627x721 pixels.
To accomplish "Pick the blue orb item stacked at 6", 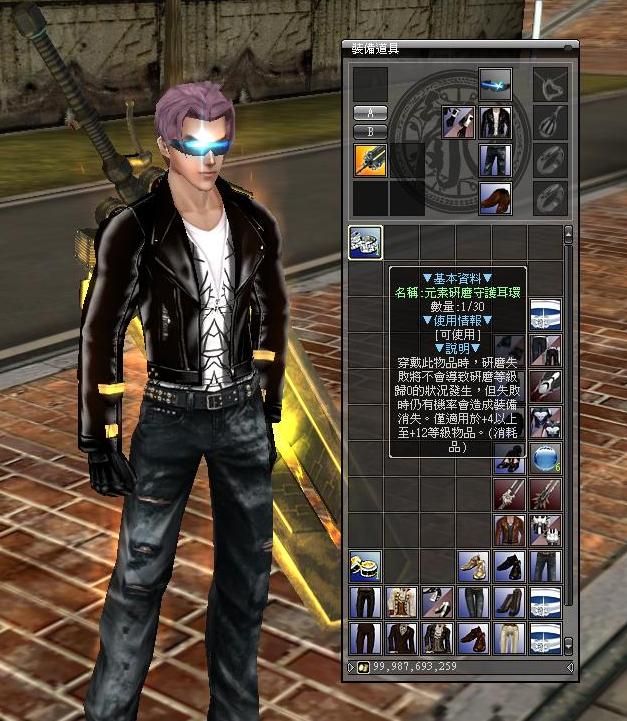I will coord(546,459).
